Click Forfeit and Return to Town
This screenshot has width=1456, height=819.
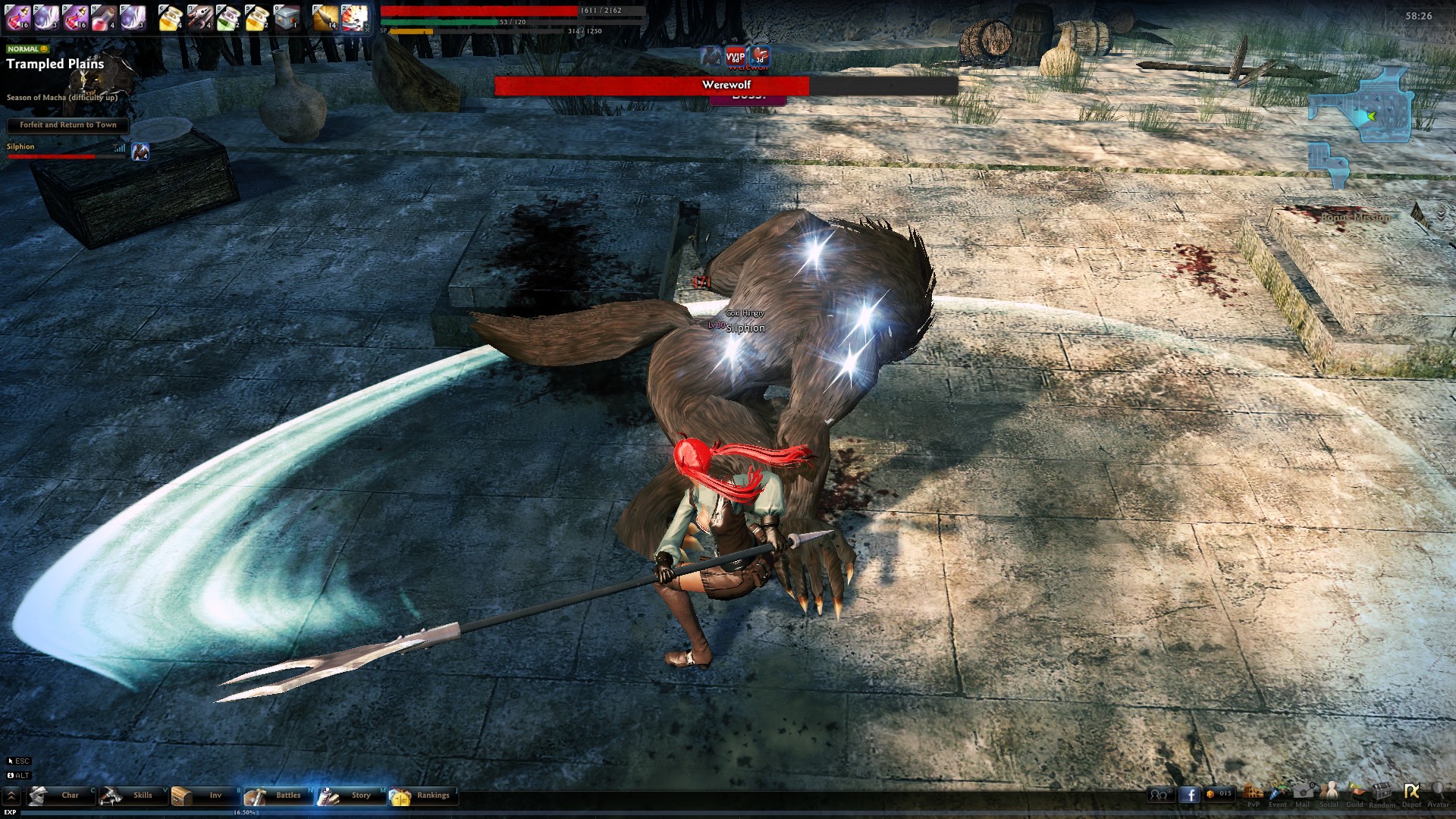click(68, 125)
